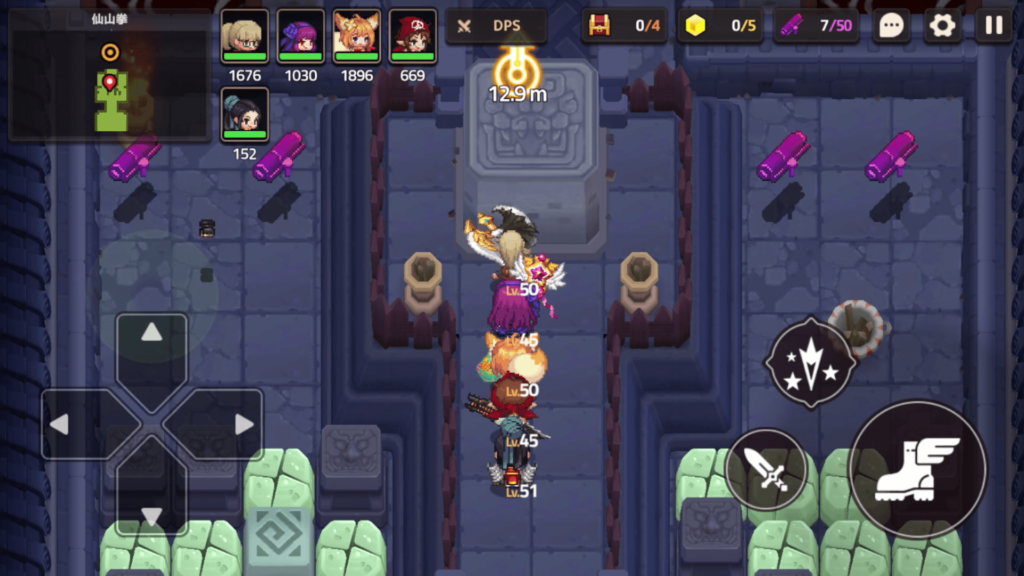Select the dark-haired hero portrait

click(x=244, y=115)
